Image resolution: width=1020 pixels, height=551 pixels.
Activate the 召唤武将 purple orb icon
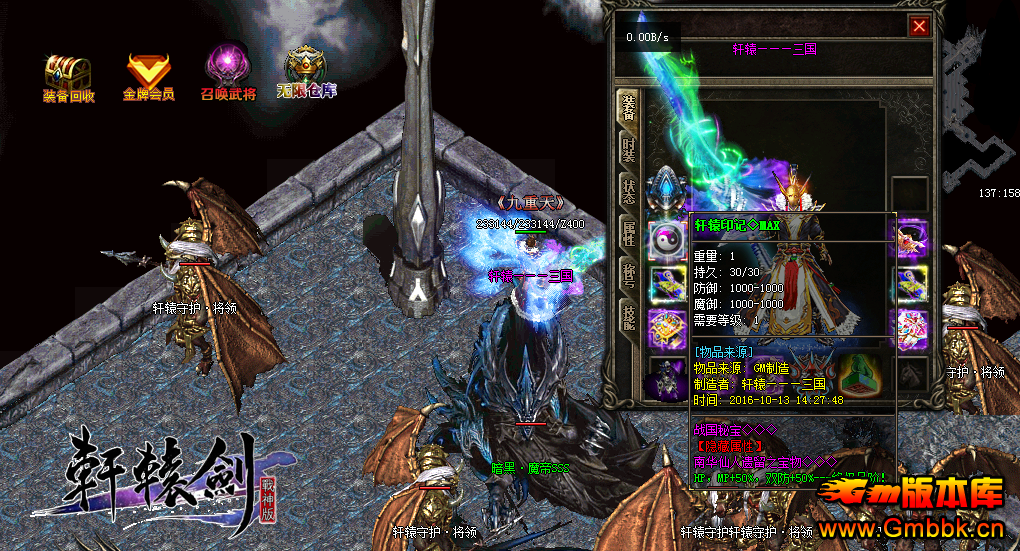228,75
